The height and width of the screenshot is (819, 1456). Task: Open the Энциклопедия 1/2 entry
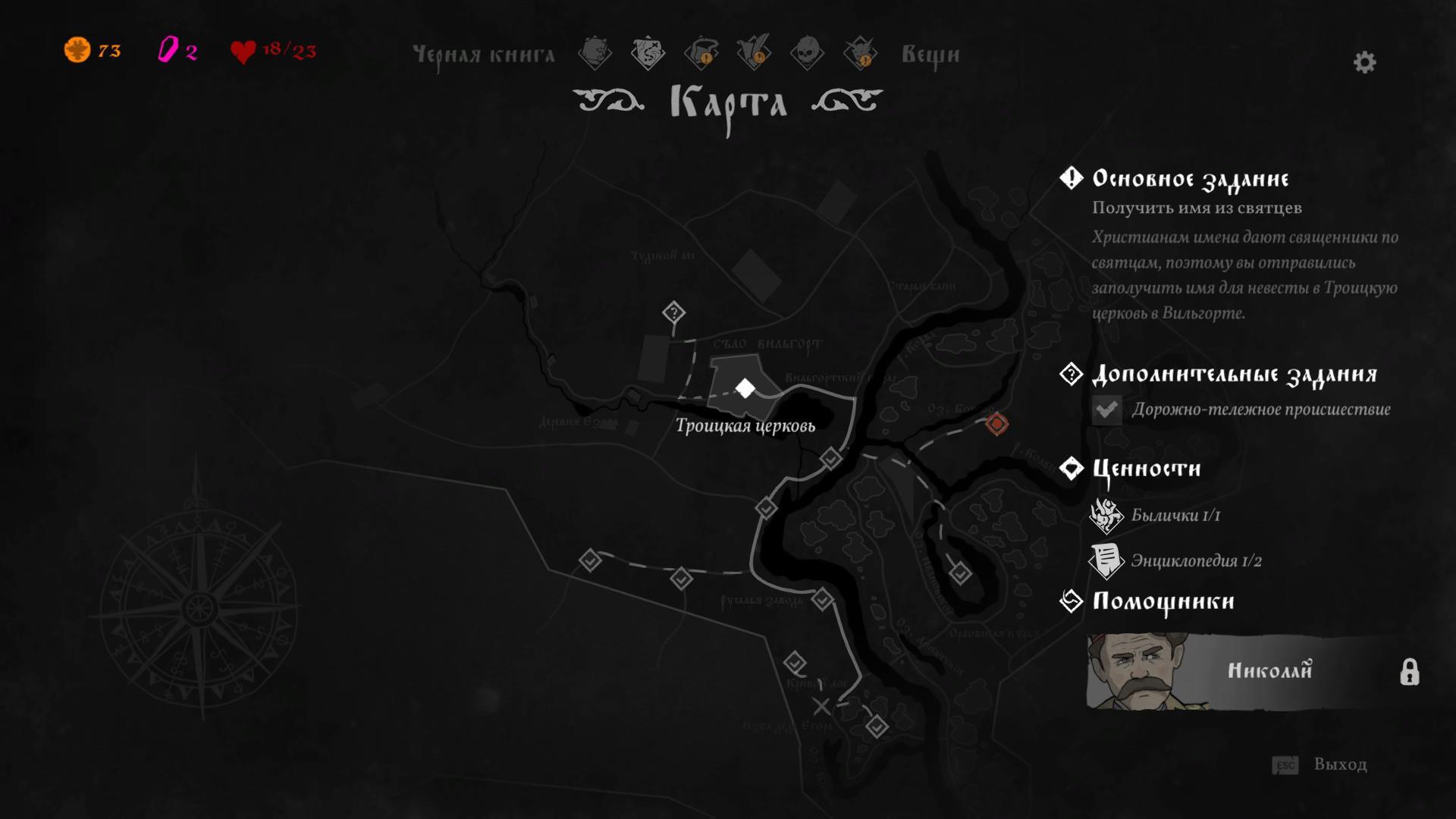[1196, 561]
